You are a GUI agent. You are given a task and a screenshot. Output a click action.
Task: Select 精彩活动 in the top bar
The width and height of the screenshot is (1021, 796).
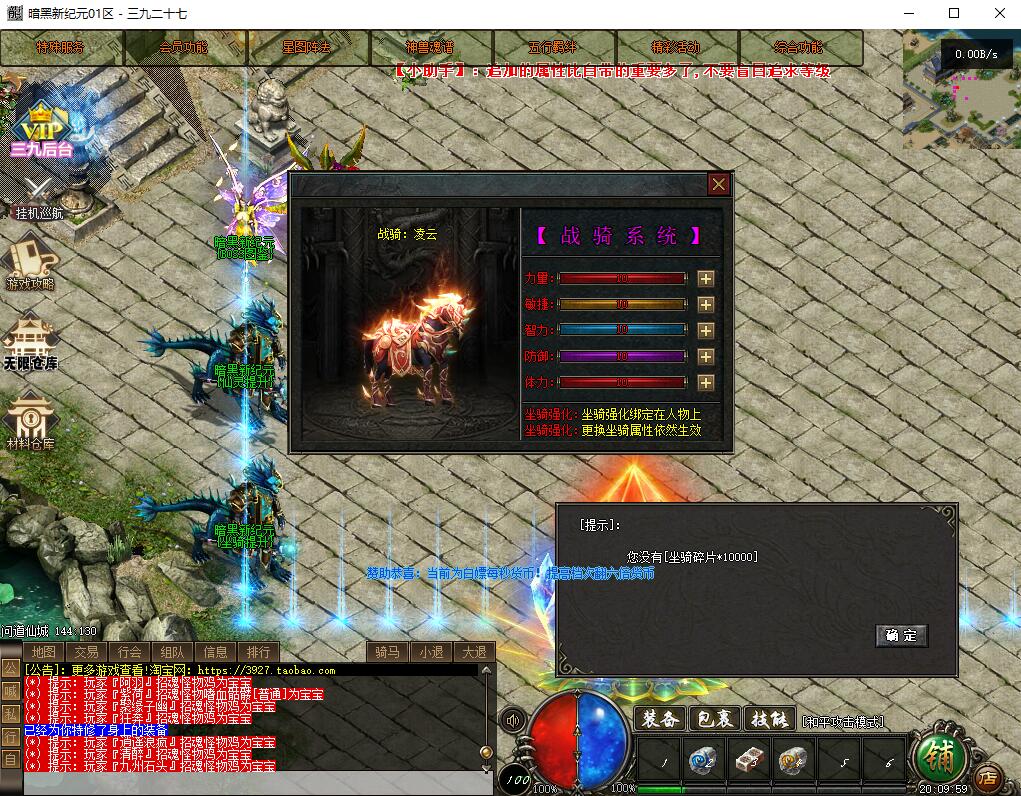pos(676,47)
